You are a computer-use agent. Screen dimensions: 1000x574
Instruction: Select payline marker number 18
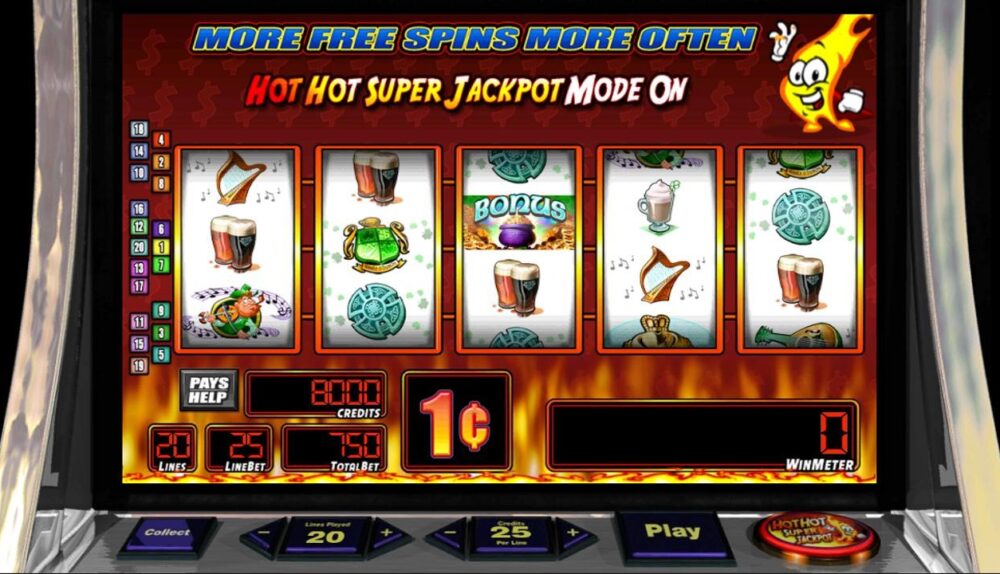click(x=139, y=129)
